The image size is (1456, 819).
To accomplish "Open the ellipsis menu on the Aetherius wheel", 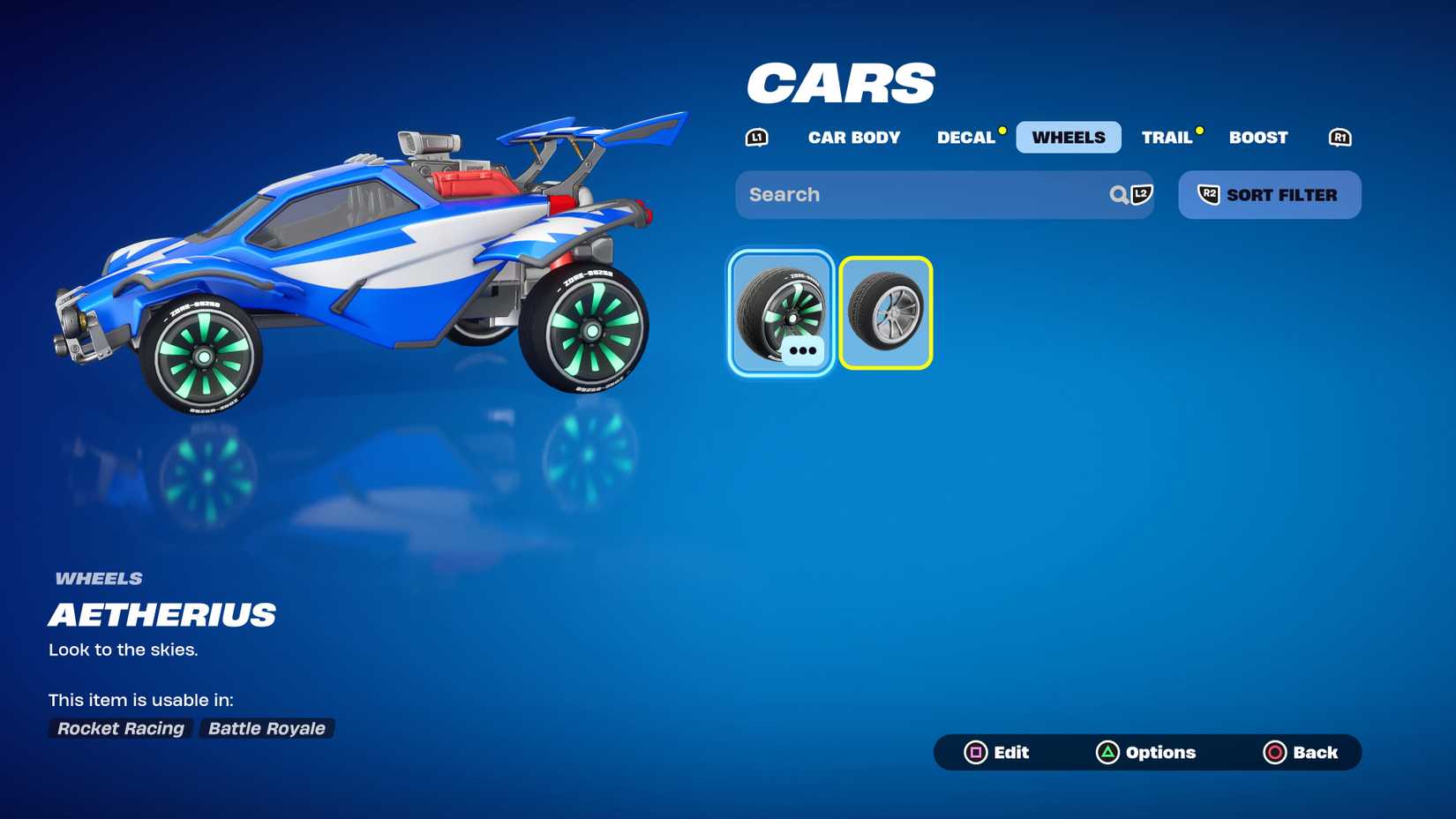I will click(x=803, y=350).
